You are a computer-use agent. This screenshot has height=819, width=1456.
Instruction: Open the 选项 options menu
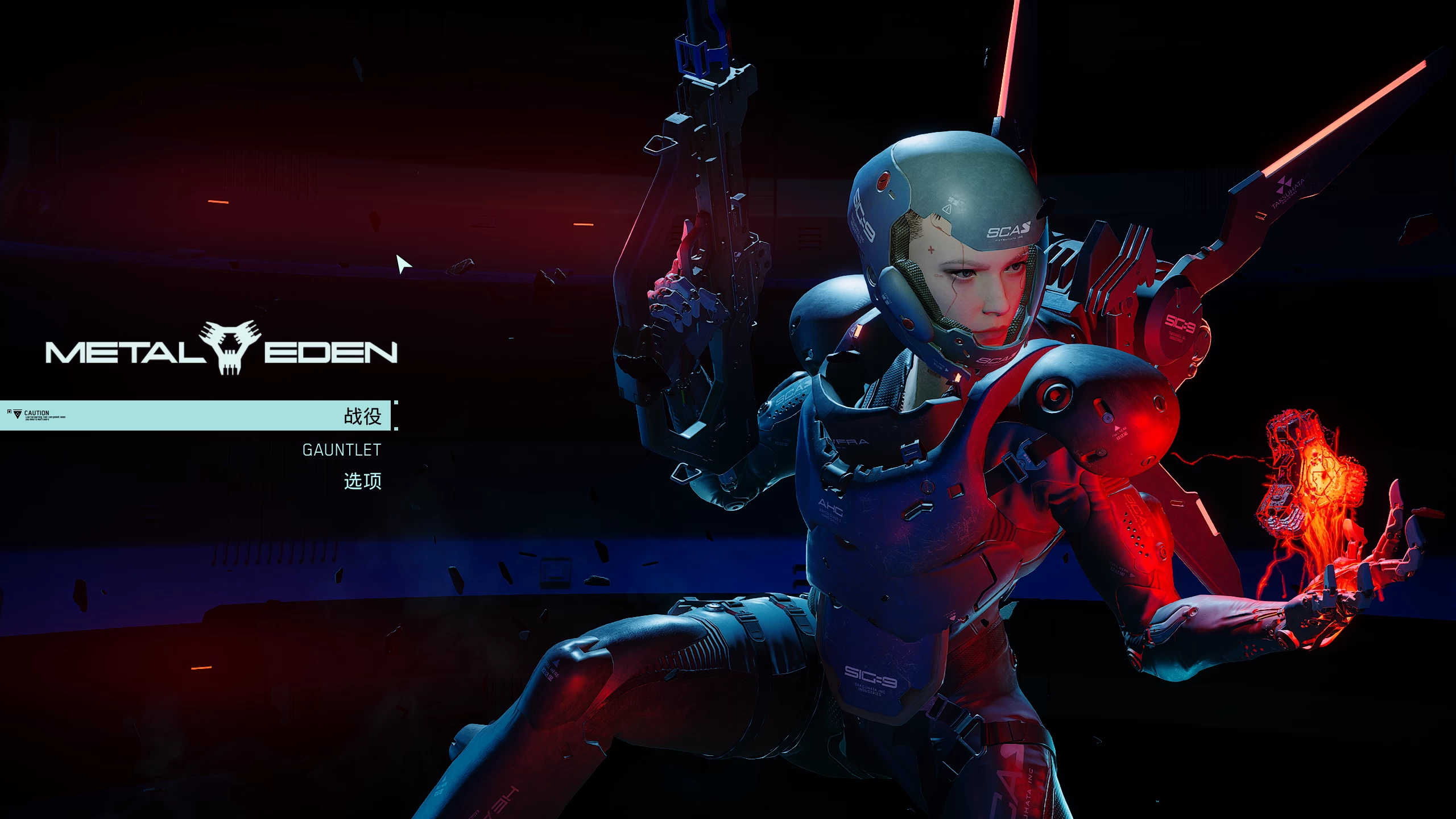[362, 481]
